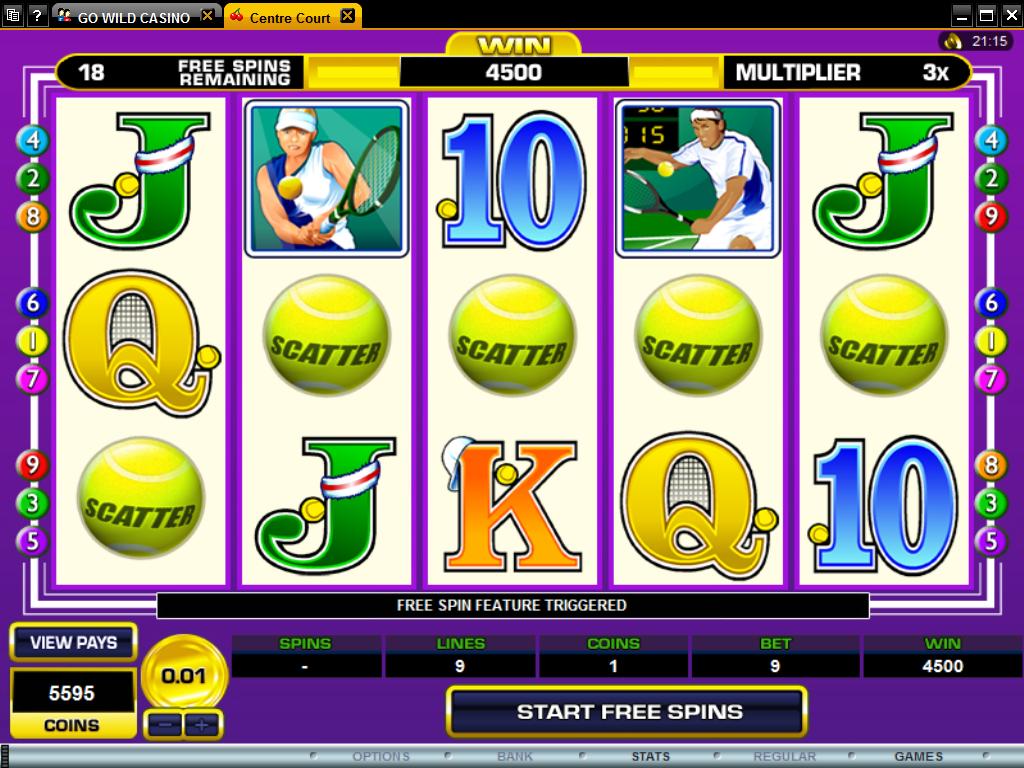Select the Regular mode menu item
The height and width of the screenshot is (768, 1024).
pos(785,757)
